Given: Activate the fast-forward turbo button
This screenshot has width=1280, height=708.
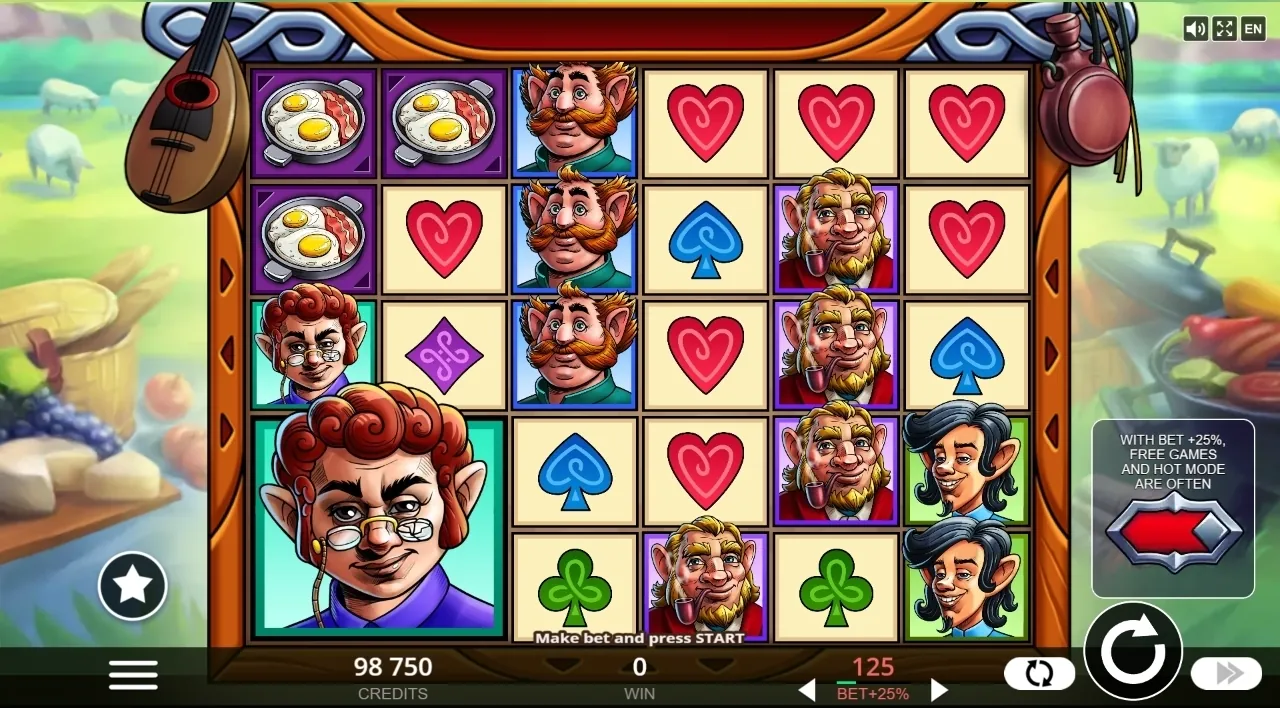Looking at the screenshot, I should (1227, 674).
